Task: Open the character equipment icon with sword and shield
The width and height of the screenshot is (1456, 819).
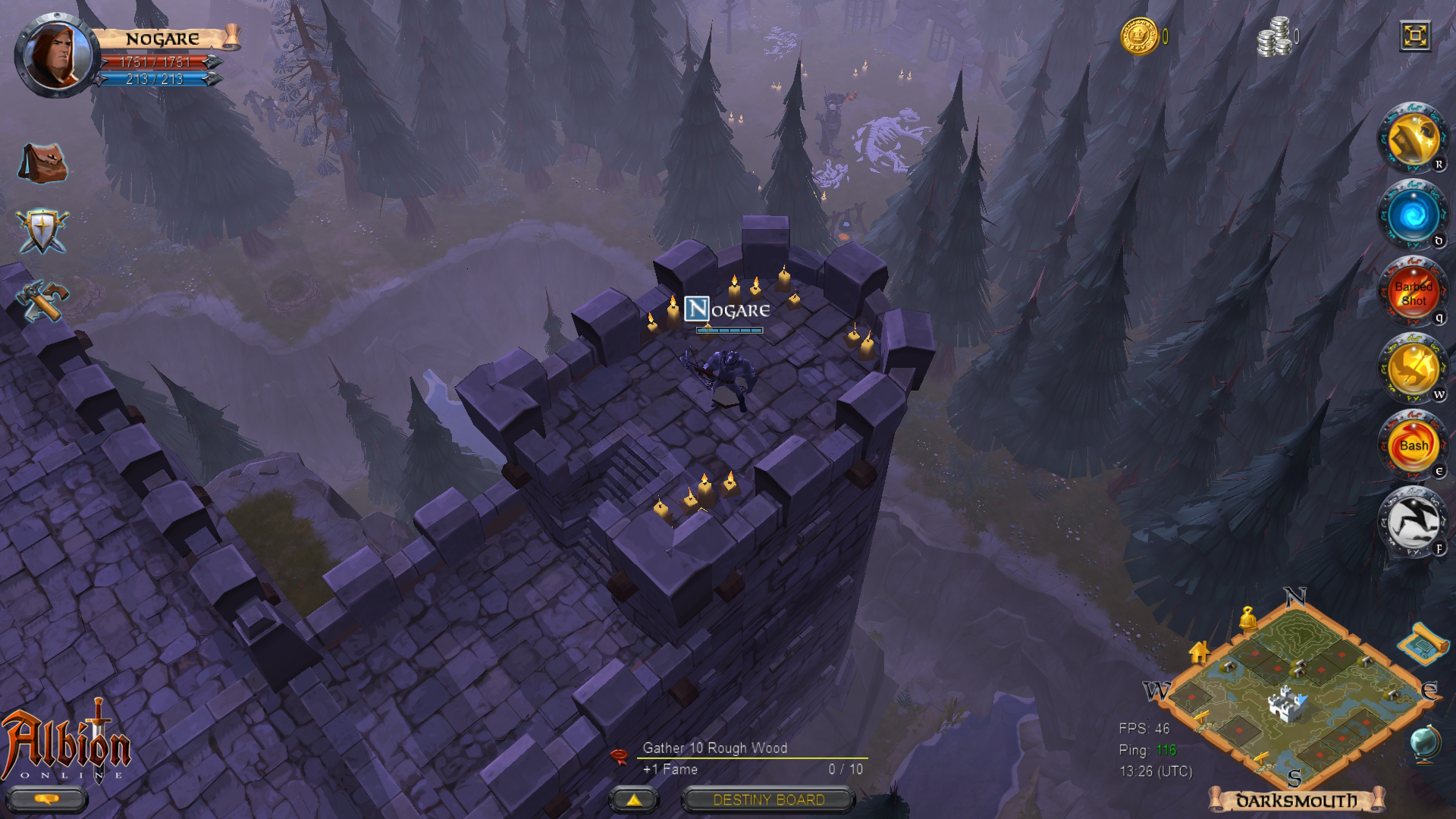Action: 43,231
